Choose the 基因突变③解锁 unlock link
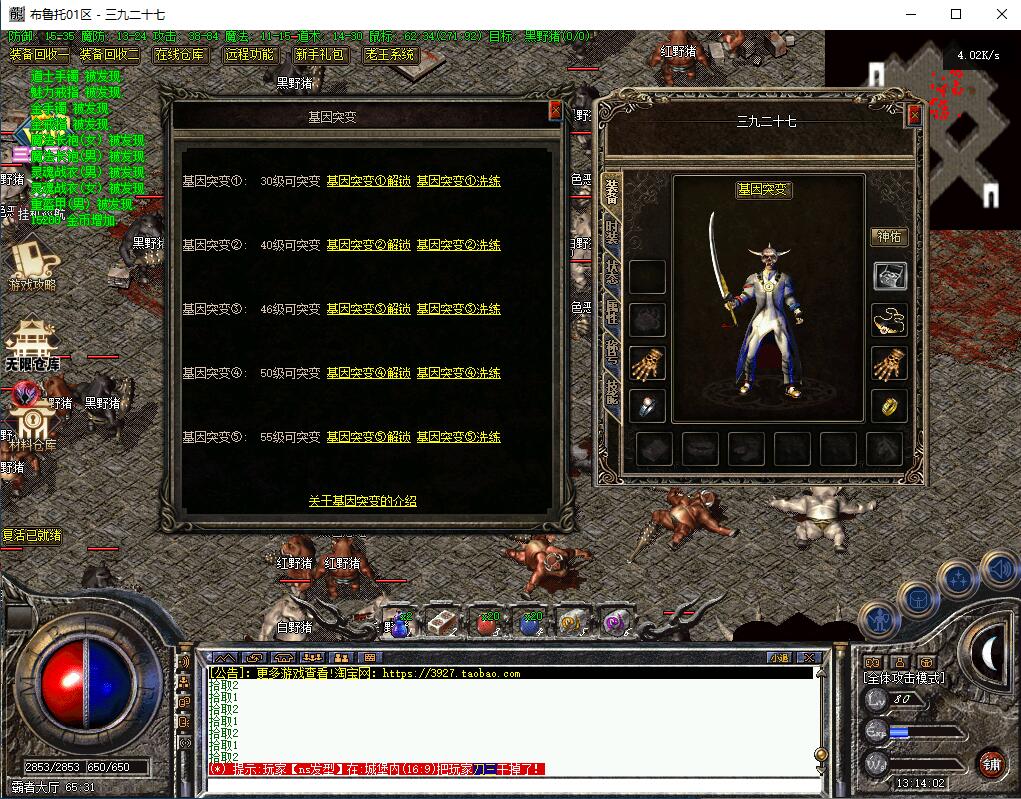The height and width of the screenshot is (799, 1021). [x=368, y=309]
